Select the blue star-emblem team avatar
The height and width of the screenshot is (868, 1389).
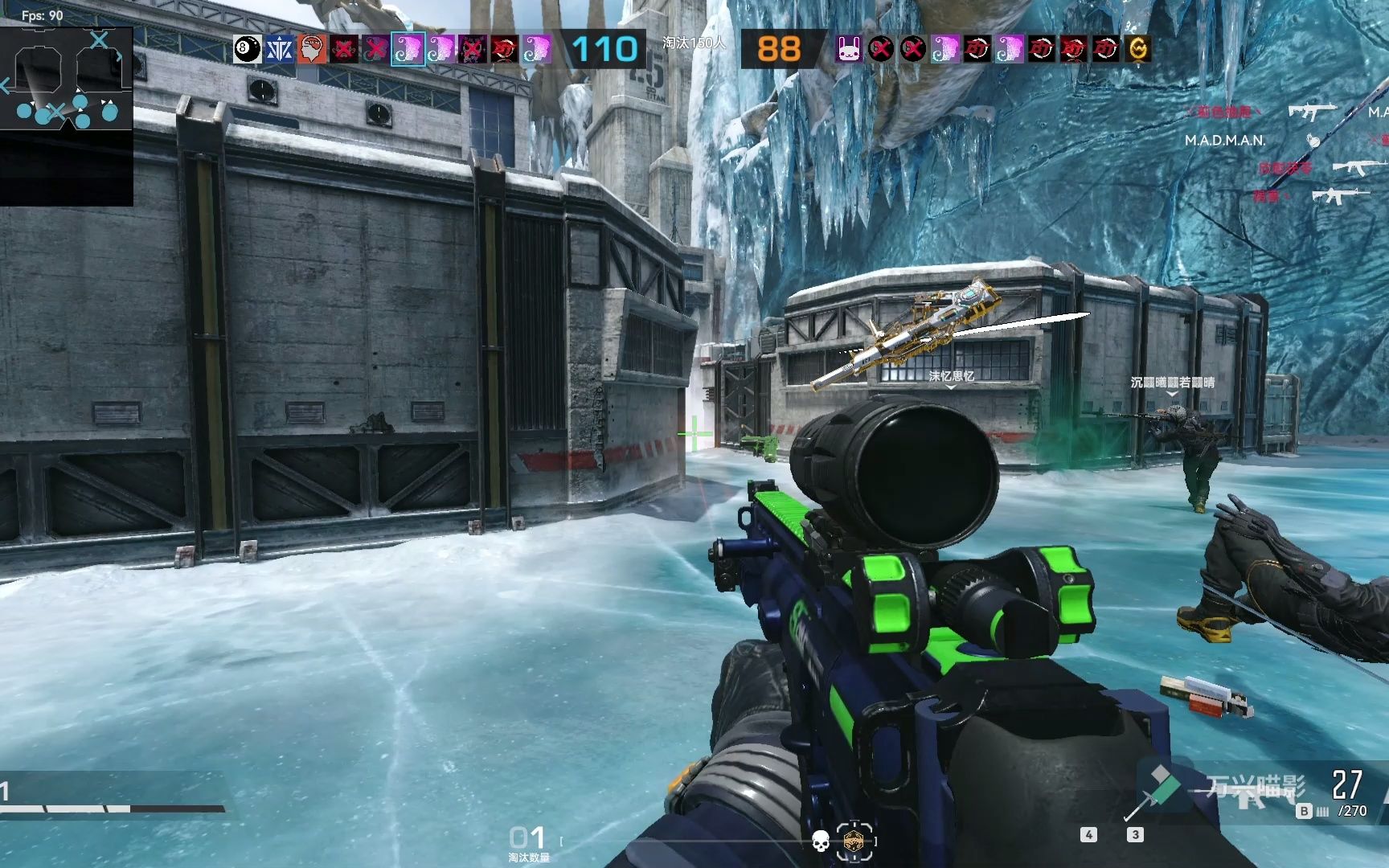(x=279, y=49)
